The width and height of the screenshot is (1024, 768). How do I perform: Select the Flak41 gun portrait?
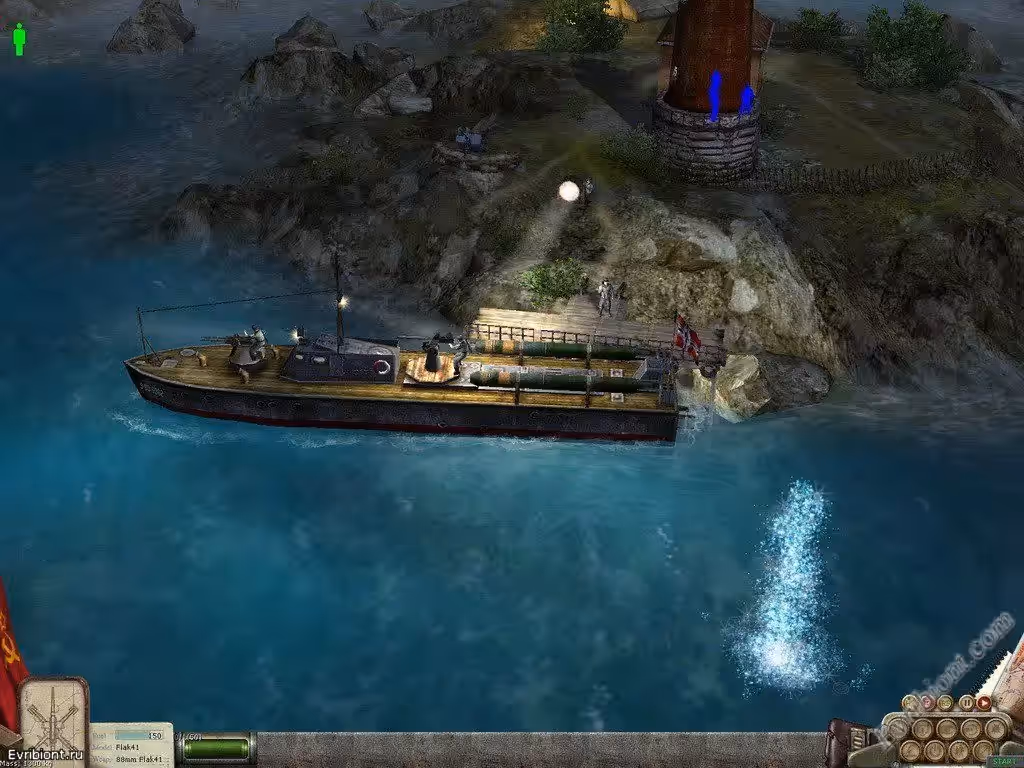pos(53,715)
